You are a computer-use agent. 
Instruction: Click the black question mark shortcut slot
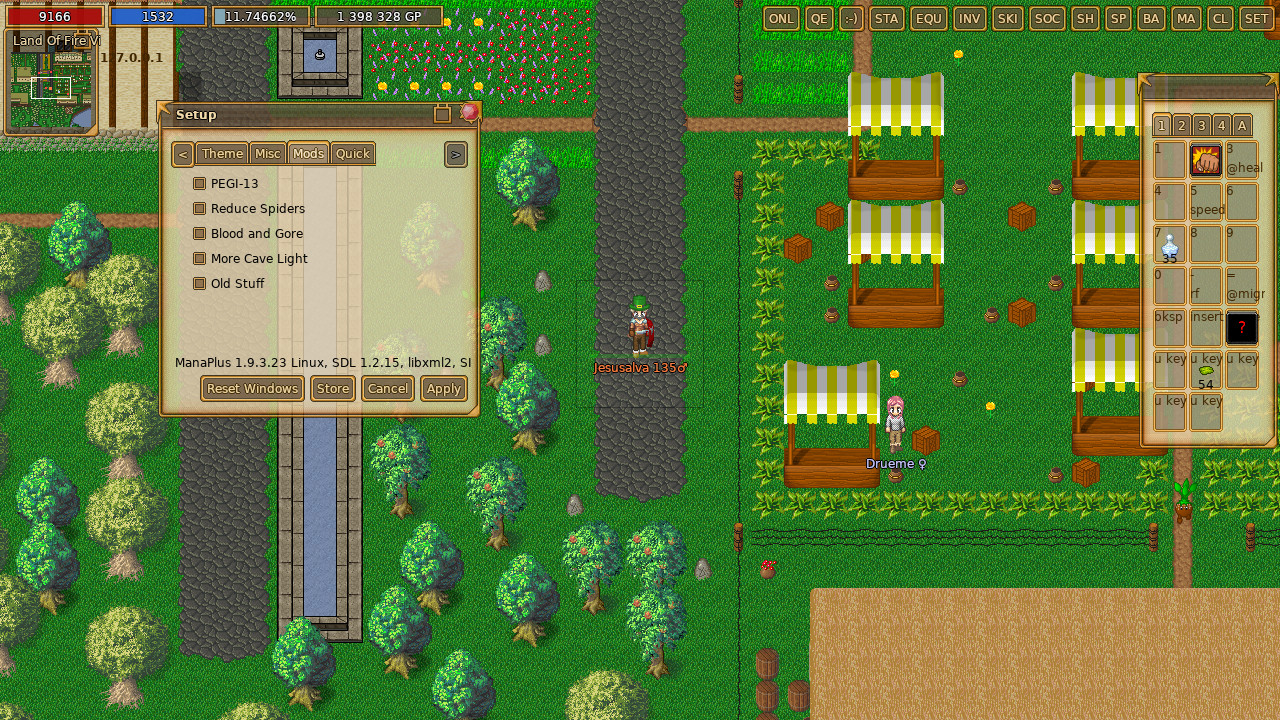click(1241, 327)
